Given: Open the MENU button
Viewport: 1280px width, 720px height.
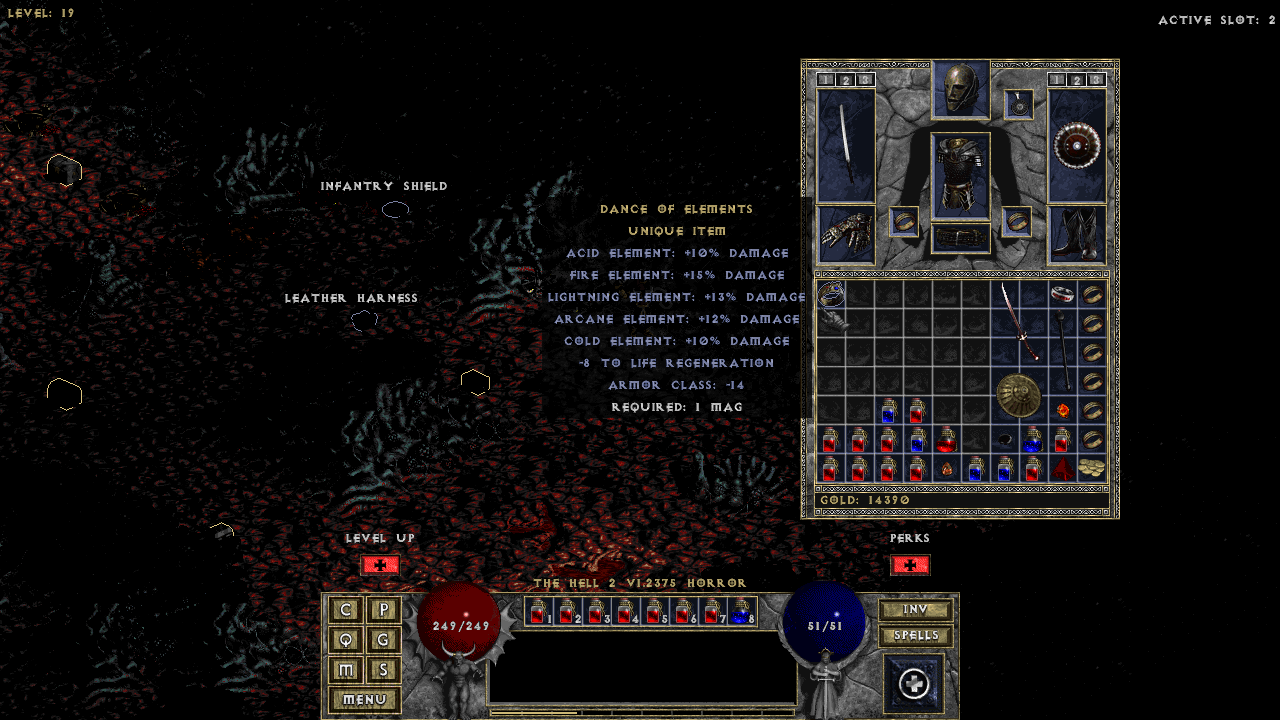Looking at the screenshot, I should pyautogui.click(x=364, y=700).
